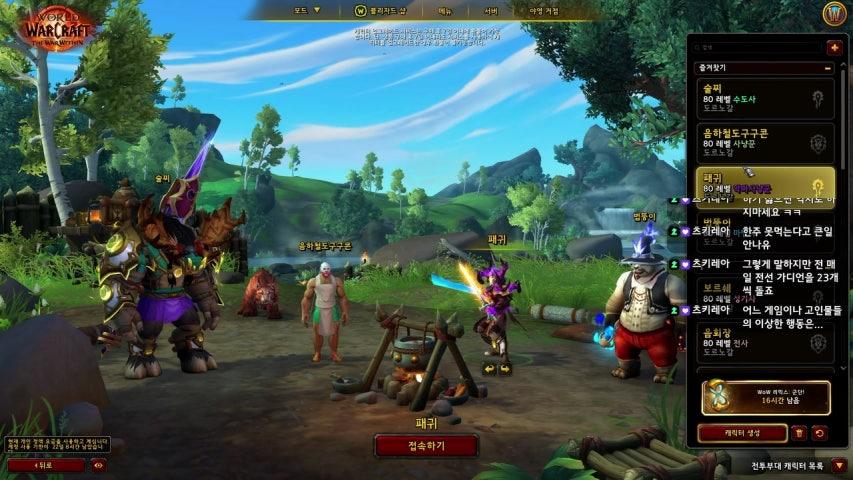Screen dimensions: 853x480
Task: Open the WoW 레거스 16시간 남음 banner
Action: click(x=766, y=397)
